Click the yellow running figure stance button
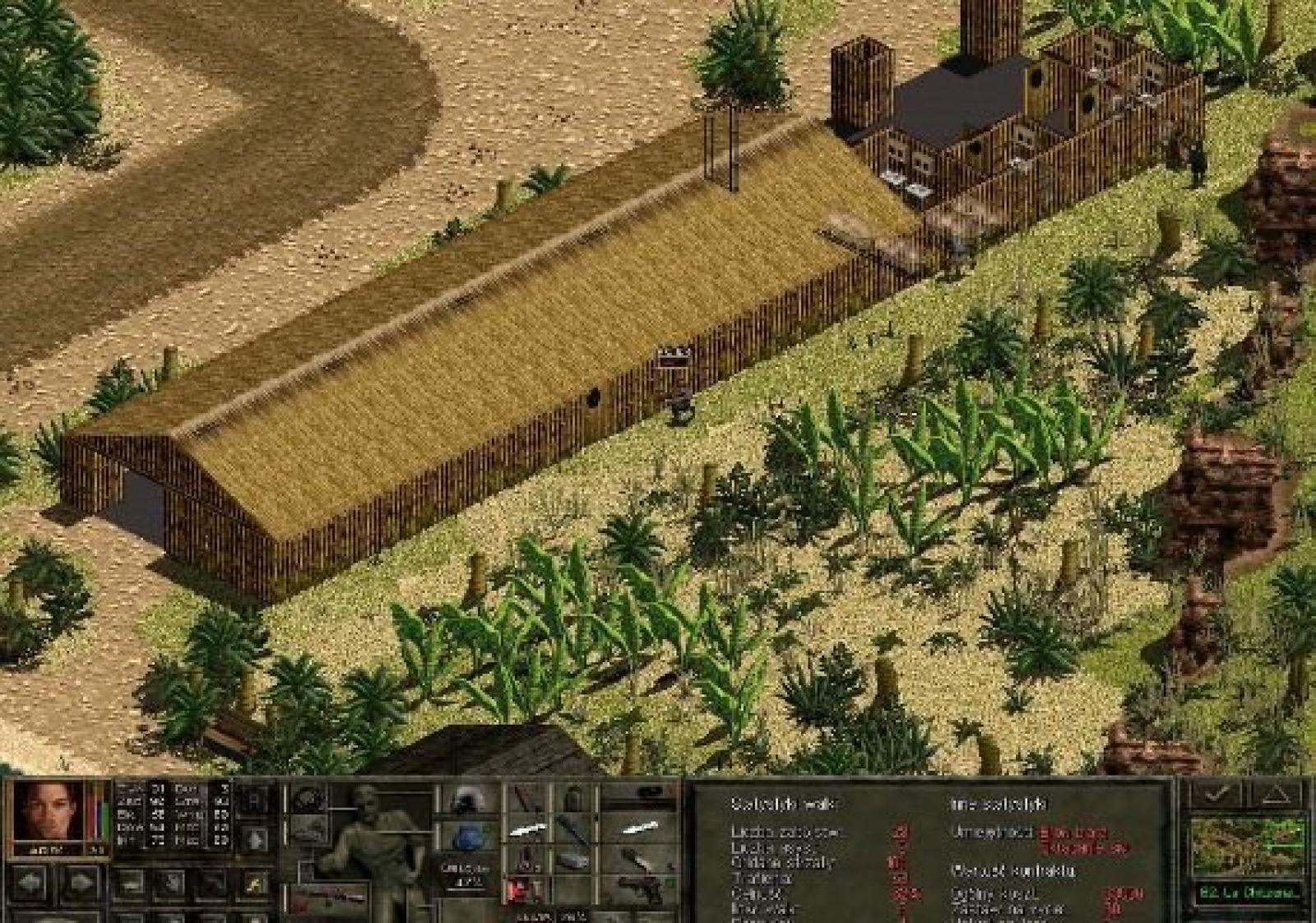This screenshot has width=1316, height=923. [253, 885]
